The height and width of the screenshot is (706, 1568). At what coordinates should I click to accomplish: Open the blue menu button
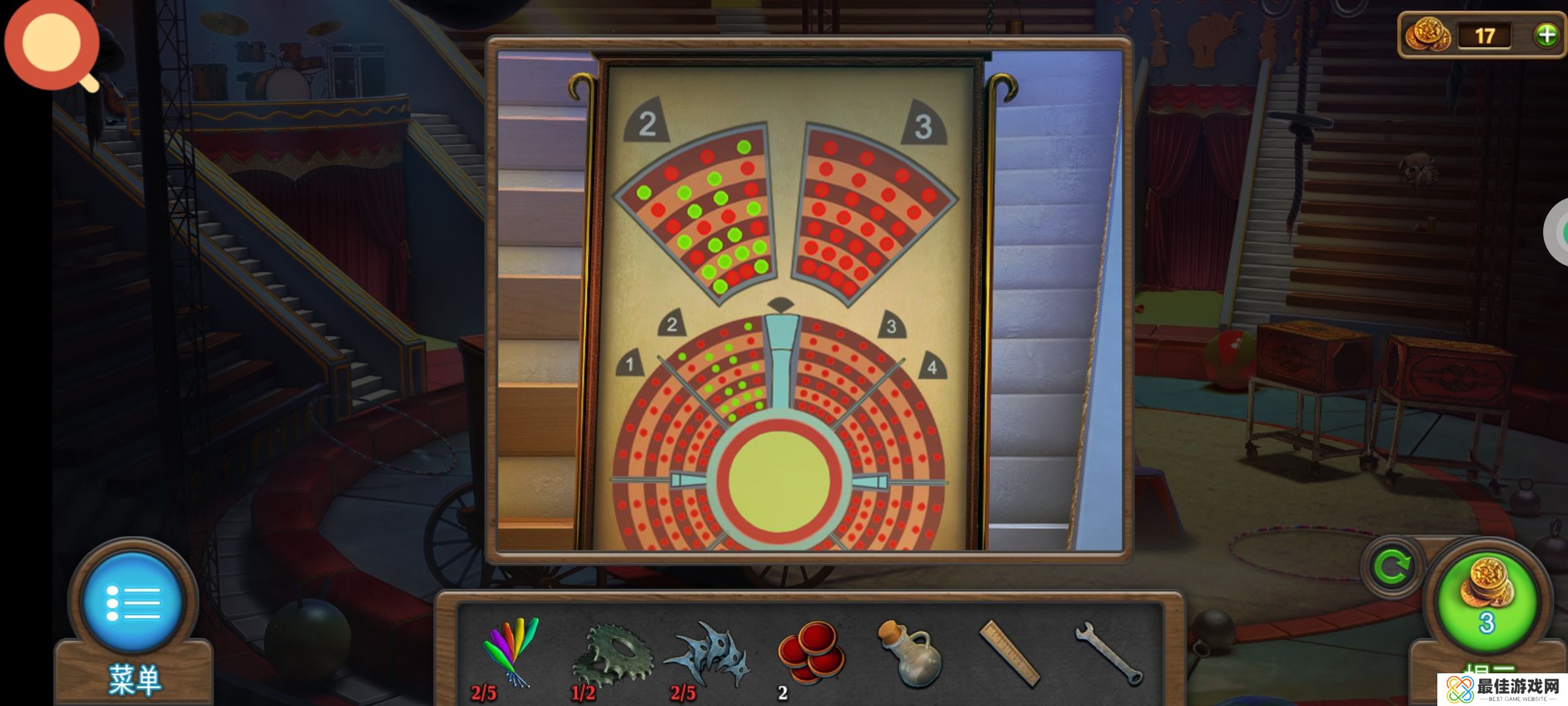pos(133,602)
